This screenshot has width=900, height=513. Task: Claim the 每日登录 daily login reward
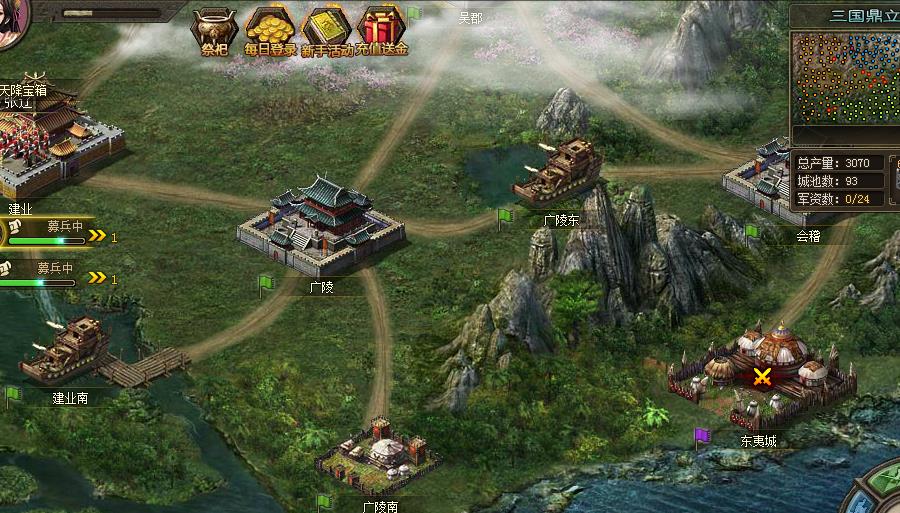click(x=270, y=30)
